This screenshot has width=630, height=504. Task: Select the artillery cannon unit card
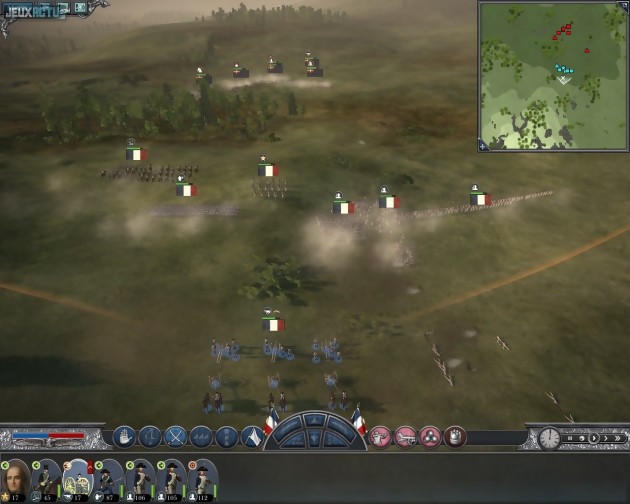(x=77, y=479)
